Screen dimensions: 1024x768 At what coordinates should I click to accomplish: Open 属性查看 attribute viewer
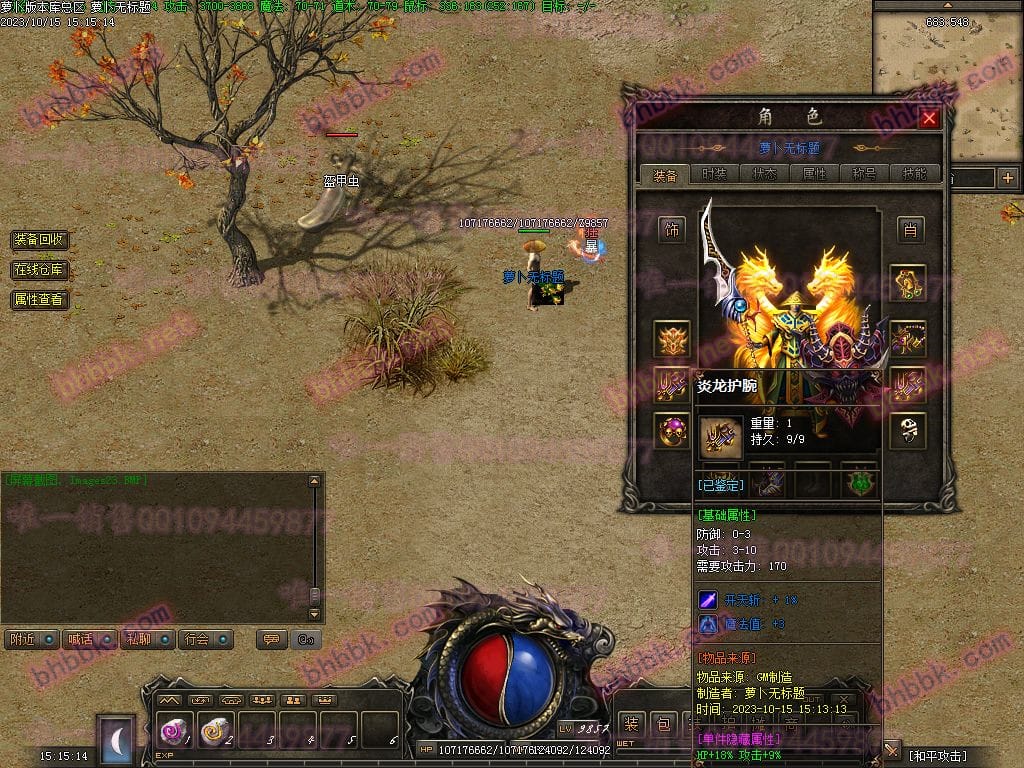tap(40, 299)
